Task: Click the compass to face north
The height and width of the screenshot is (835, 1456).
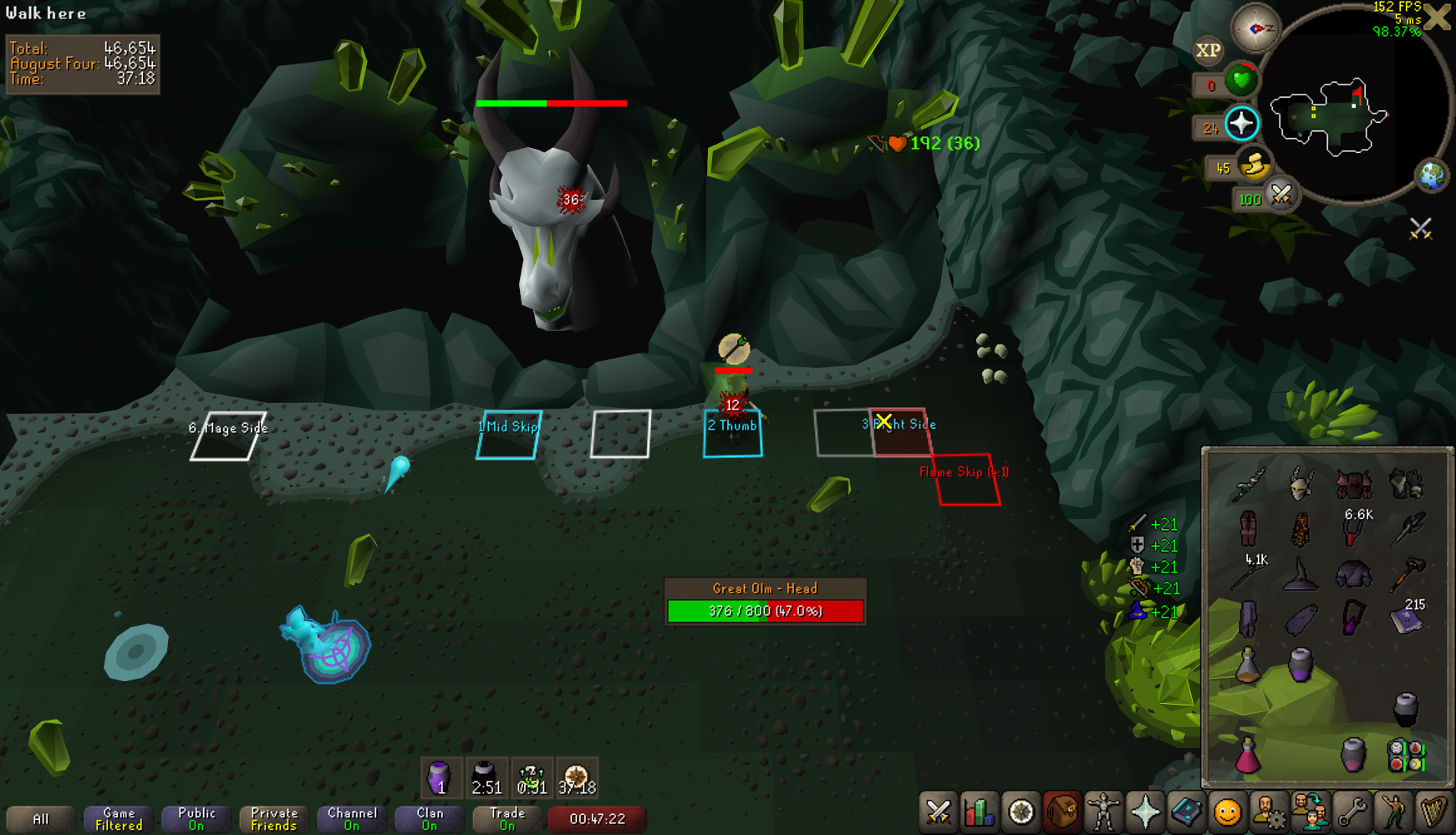Action: 1255,28
